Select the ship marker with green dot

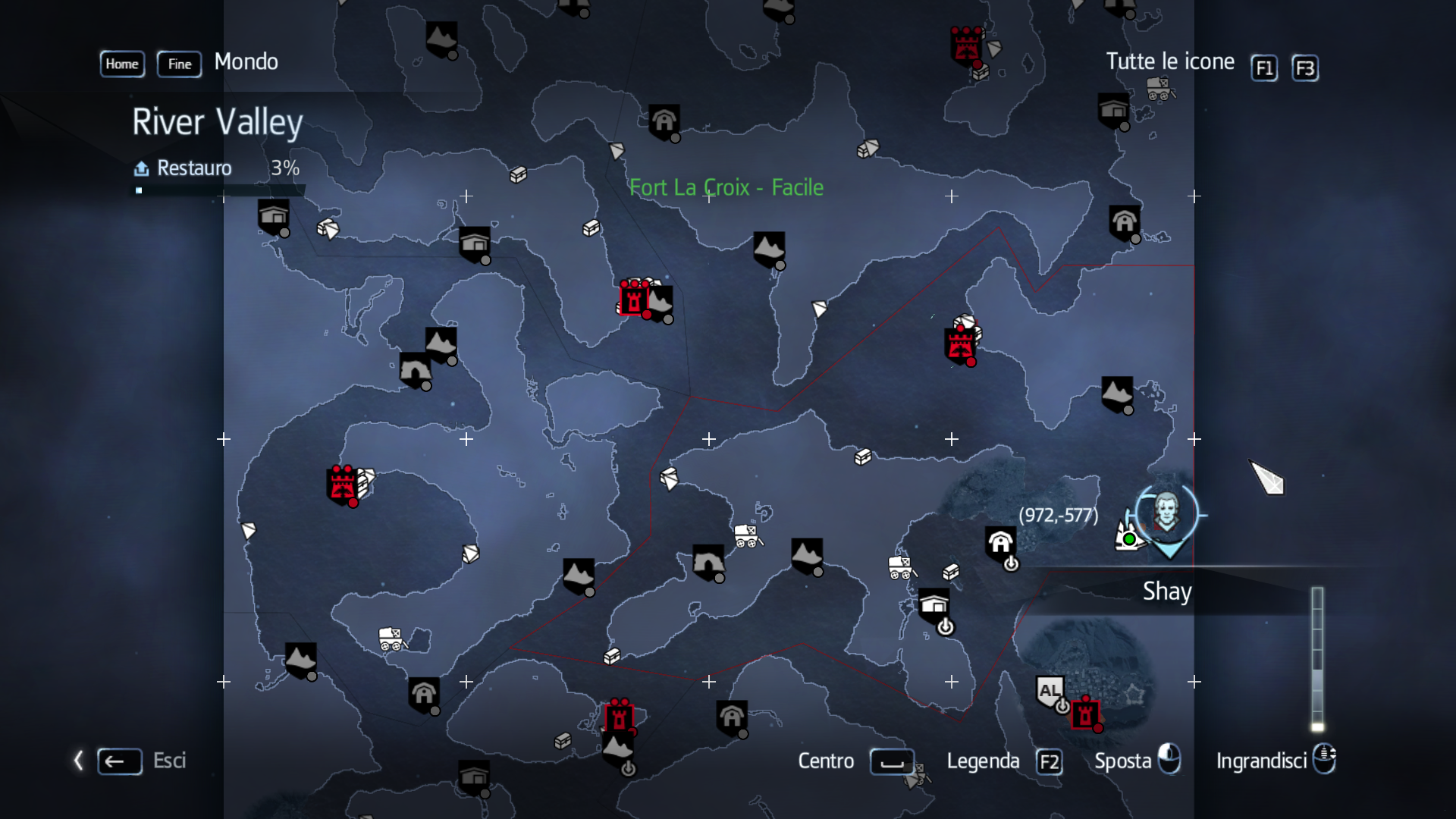click(x=1128, y=536)
